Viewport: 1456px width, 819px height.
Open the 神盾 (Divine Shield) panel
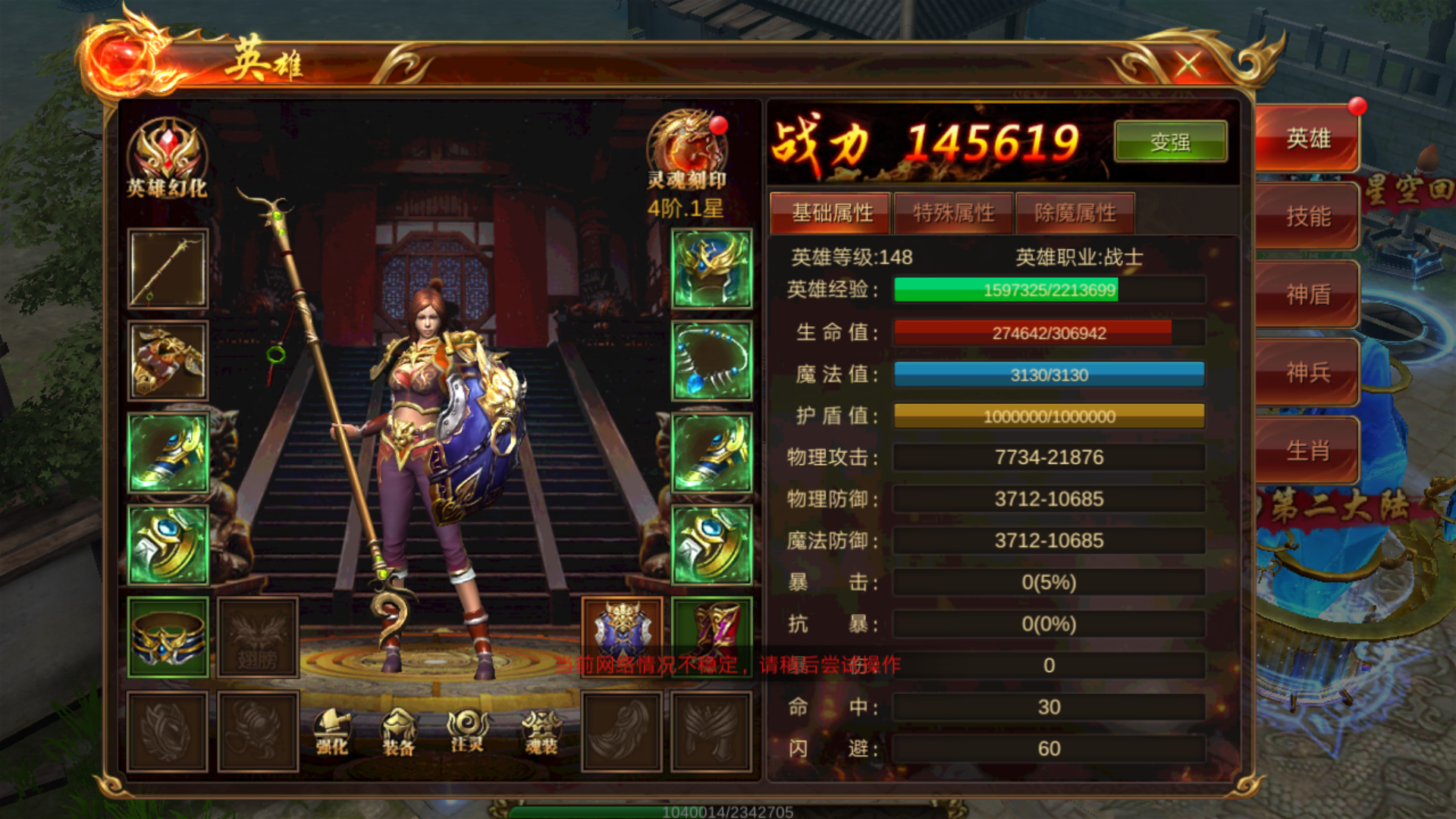click(x=1307, y=294)
